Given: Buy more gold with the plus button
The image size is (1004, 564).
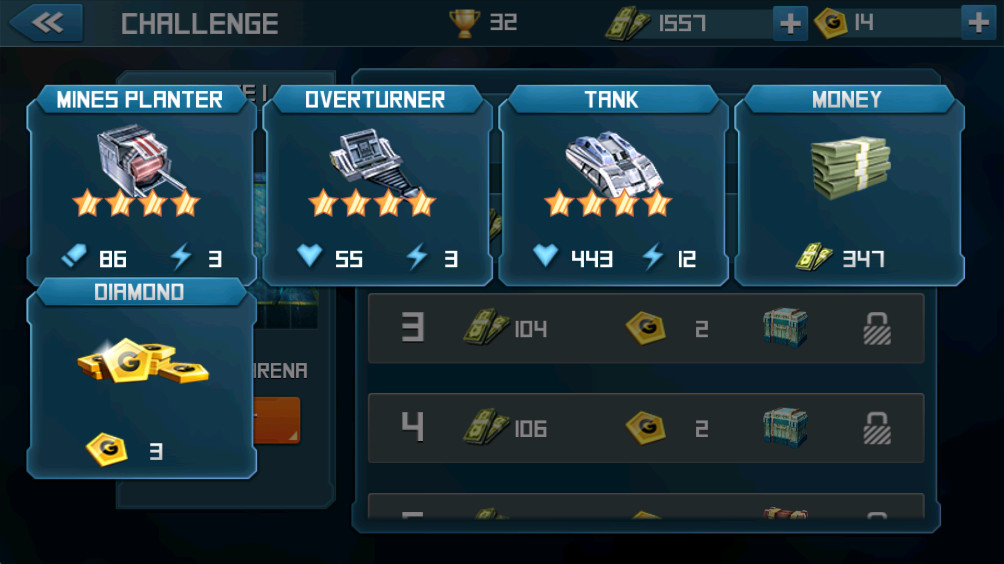Looking at the screenshot, I should click(977, 23).
